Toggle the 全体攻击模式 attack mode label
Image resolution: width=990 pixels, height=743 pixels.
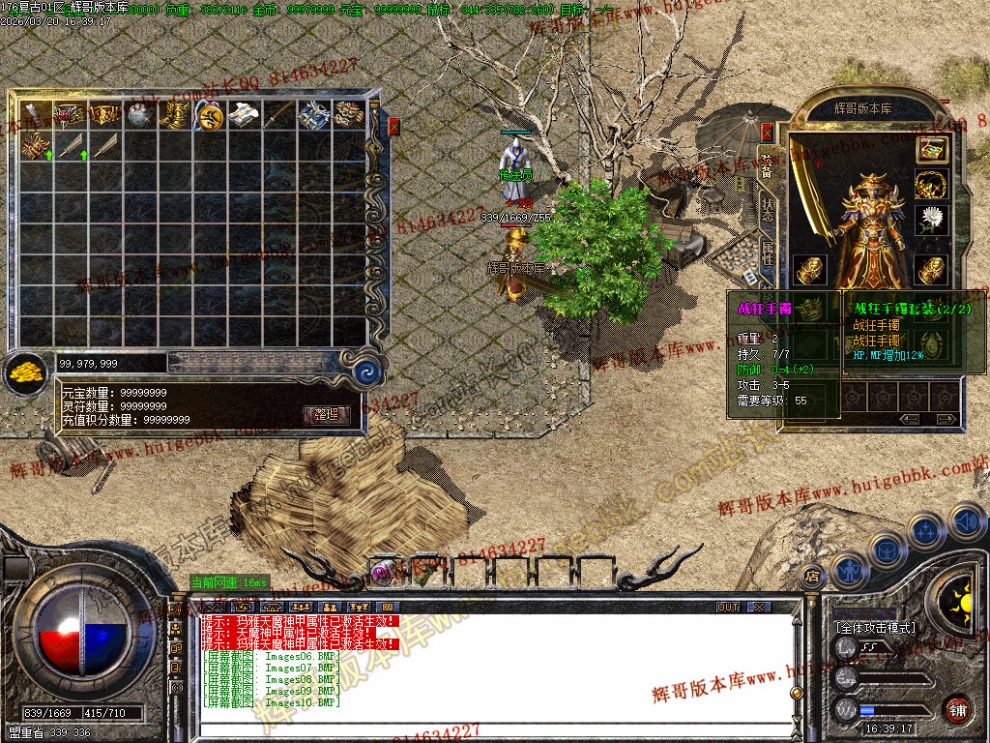point(875,628)
